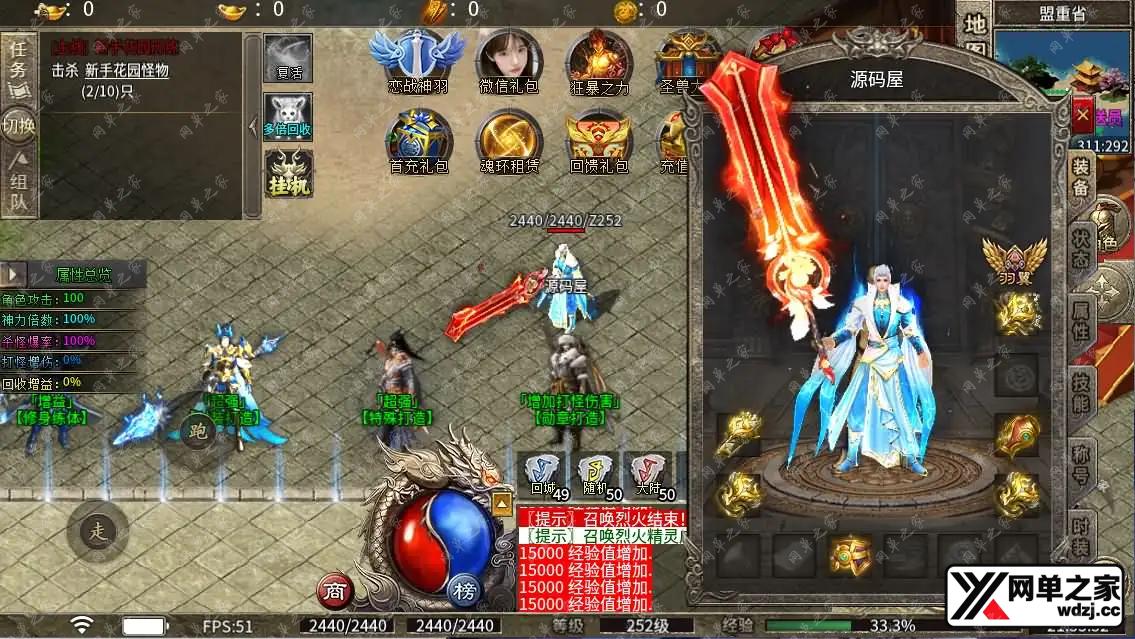The height and width of the screenshot is (639, 1135).
Task: Open the 魂环租赁 soul ring rental
Action: coord(508,142)
